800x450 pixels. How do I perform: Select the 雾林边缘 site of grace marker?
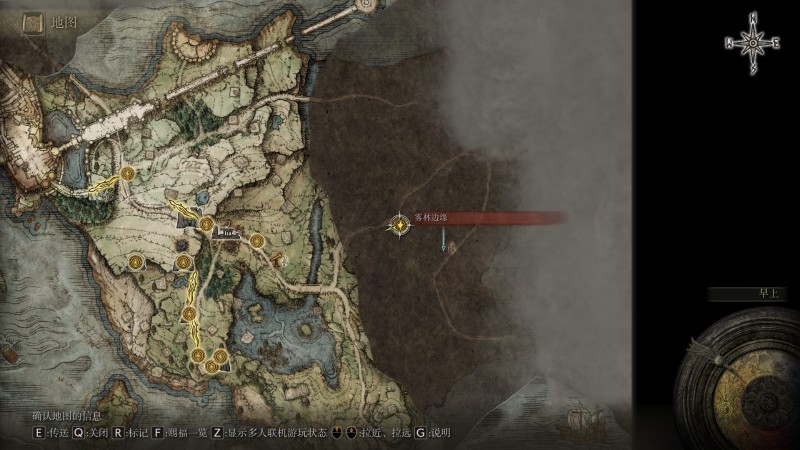pyautogui.click(x=400, y=225)
